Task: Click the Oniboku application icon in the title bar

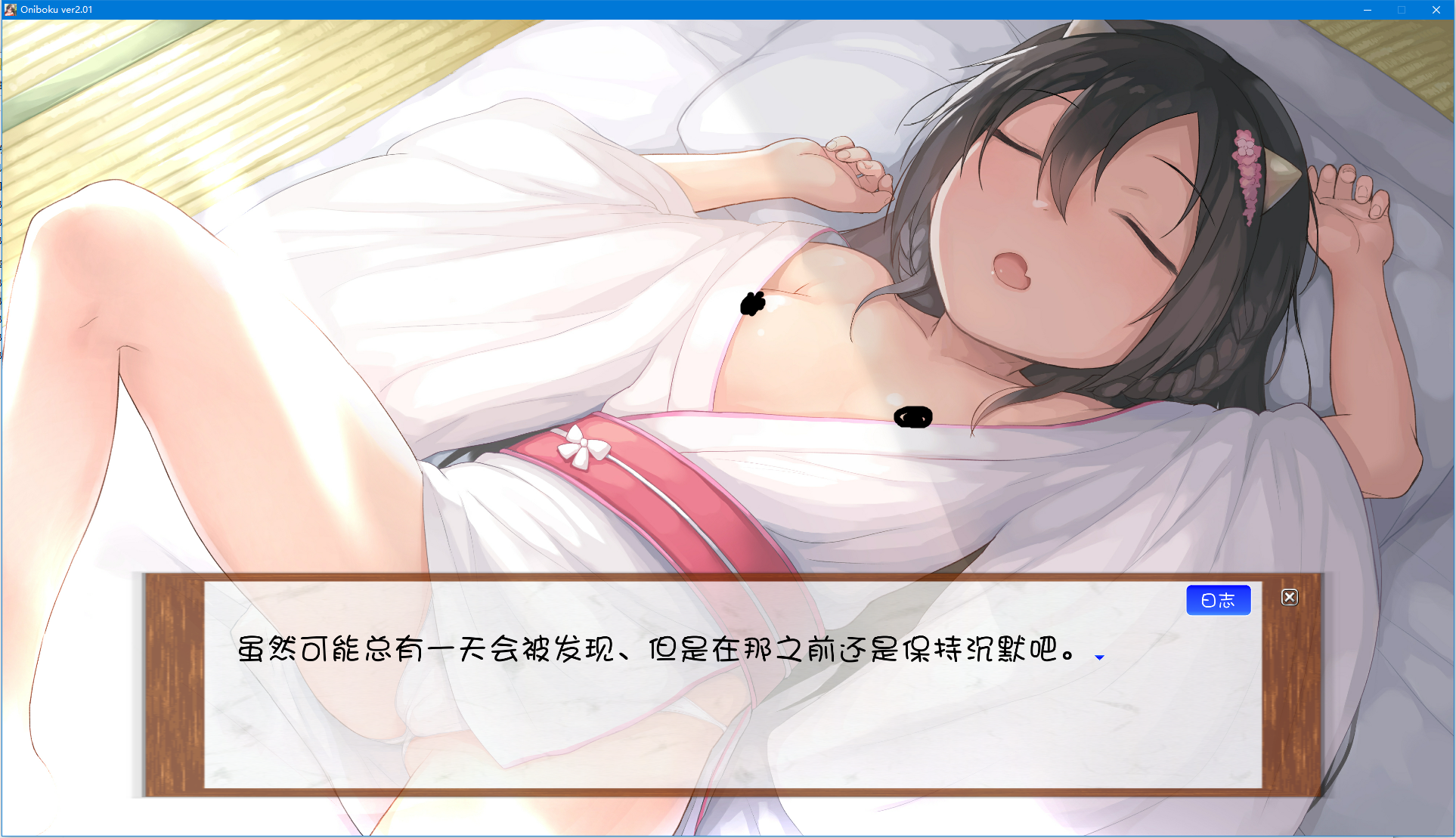Action: 9,9
